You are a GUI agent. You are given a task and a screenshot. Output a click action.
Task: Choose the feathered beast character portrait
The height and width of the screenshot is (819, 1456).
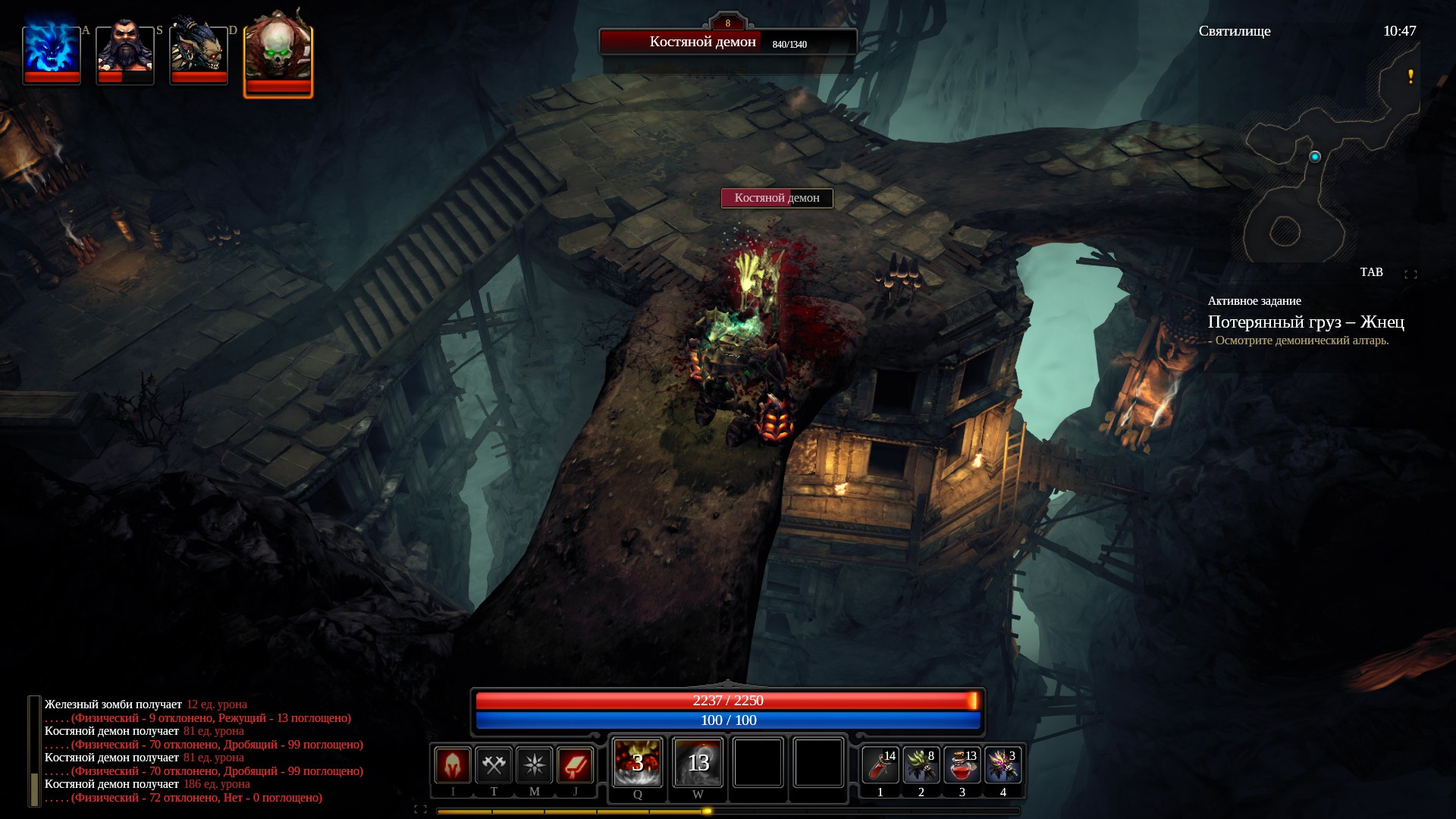point(199,52)
